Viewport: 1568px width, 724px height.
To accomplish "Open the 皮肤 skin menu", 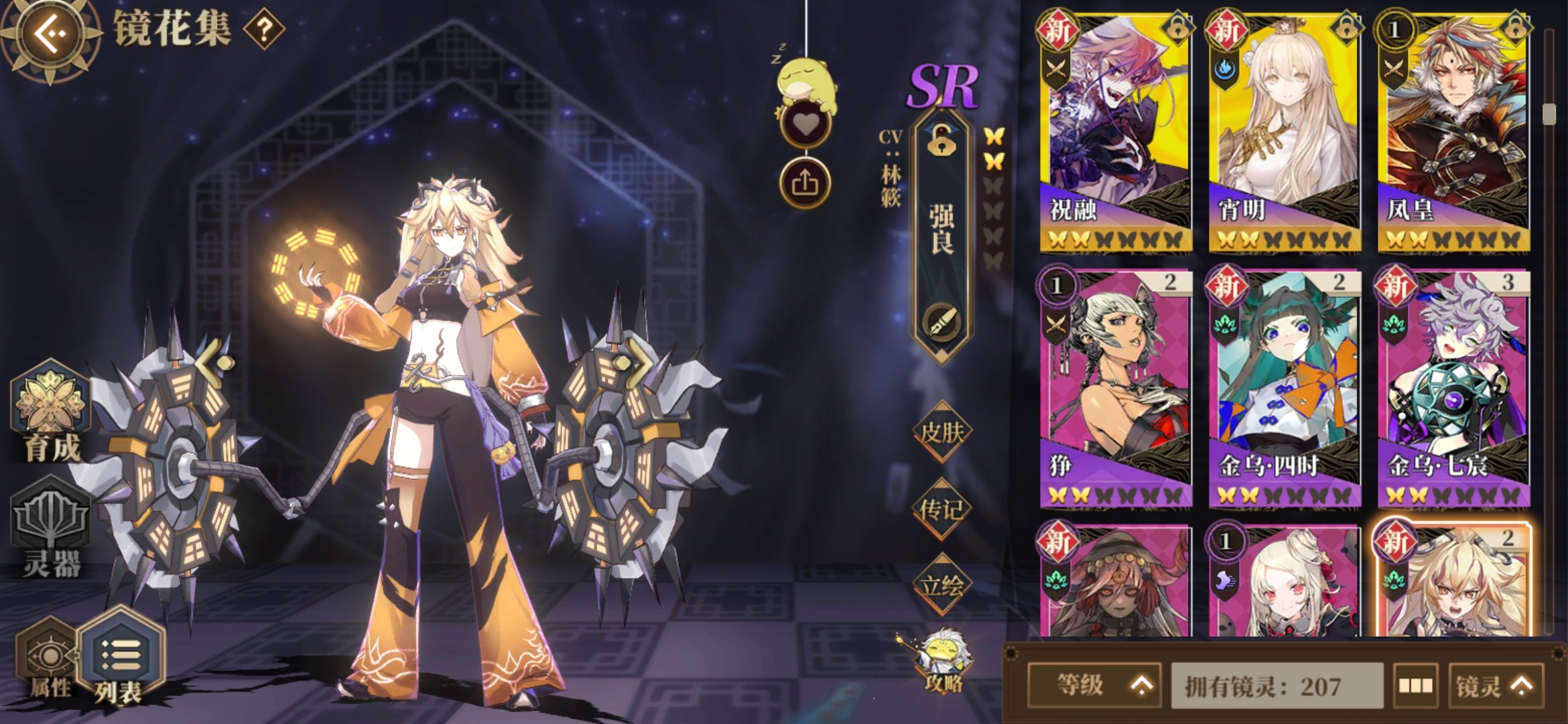I will click(941, 432).
